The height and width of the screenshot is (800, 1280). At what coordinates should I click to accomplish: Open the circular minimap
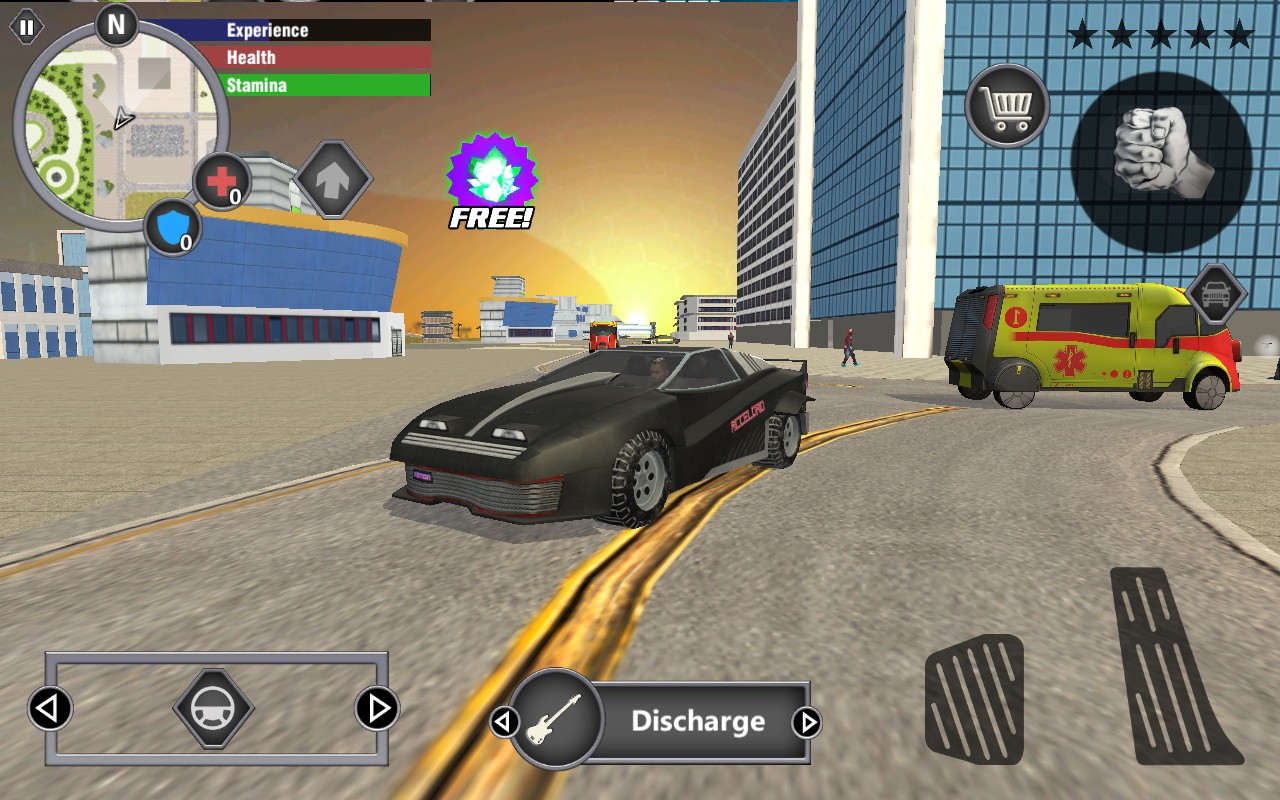(120, 122)
